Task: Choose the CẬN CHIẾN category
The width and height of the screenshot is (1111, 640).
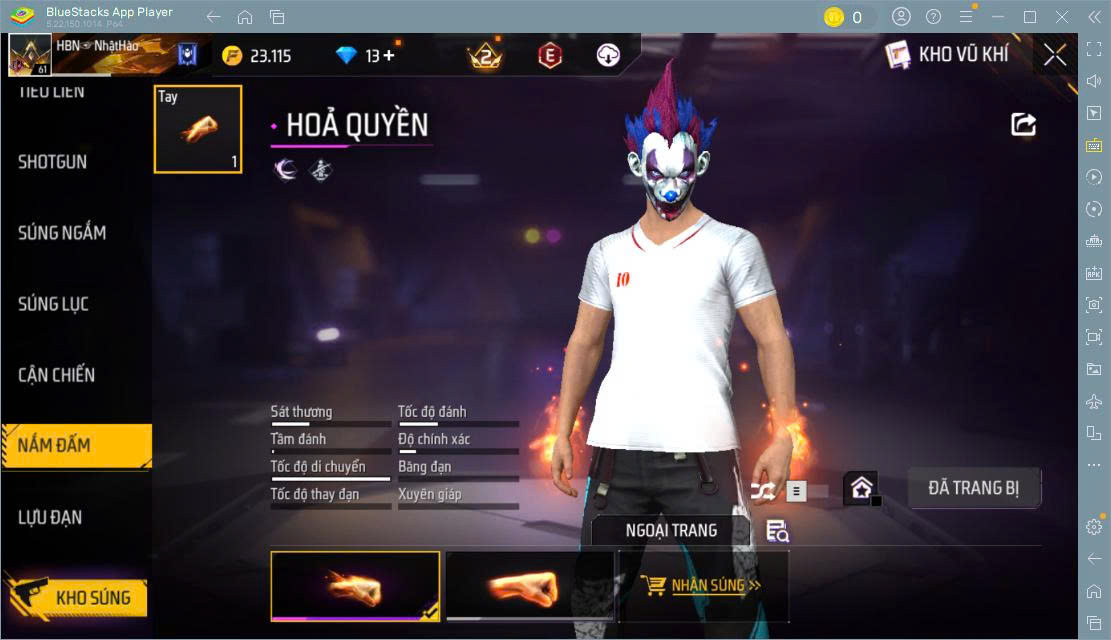Action: pyautogui.click(x=57, y=375)
